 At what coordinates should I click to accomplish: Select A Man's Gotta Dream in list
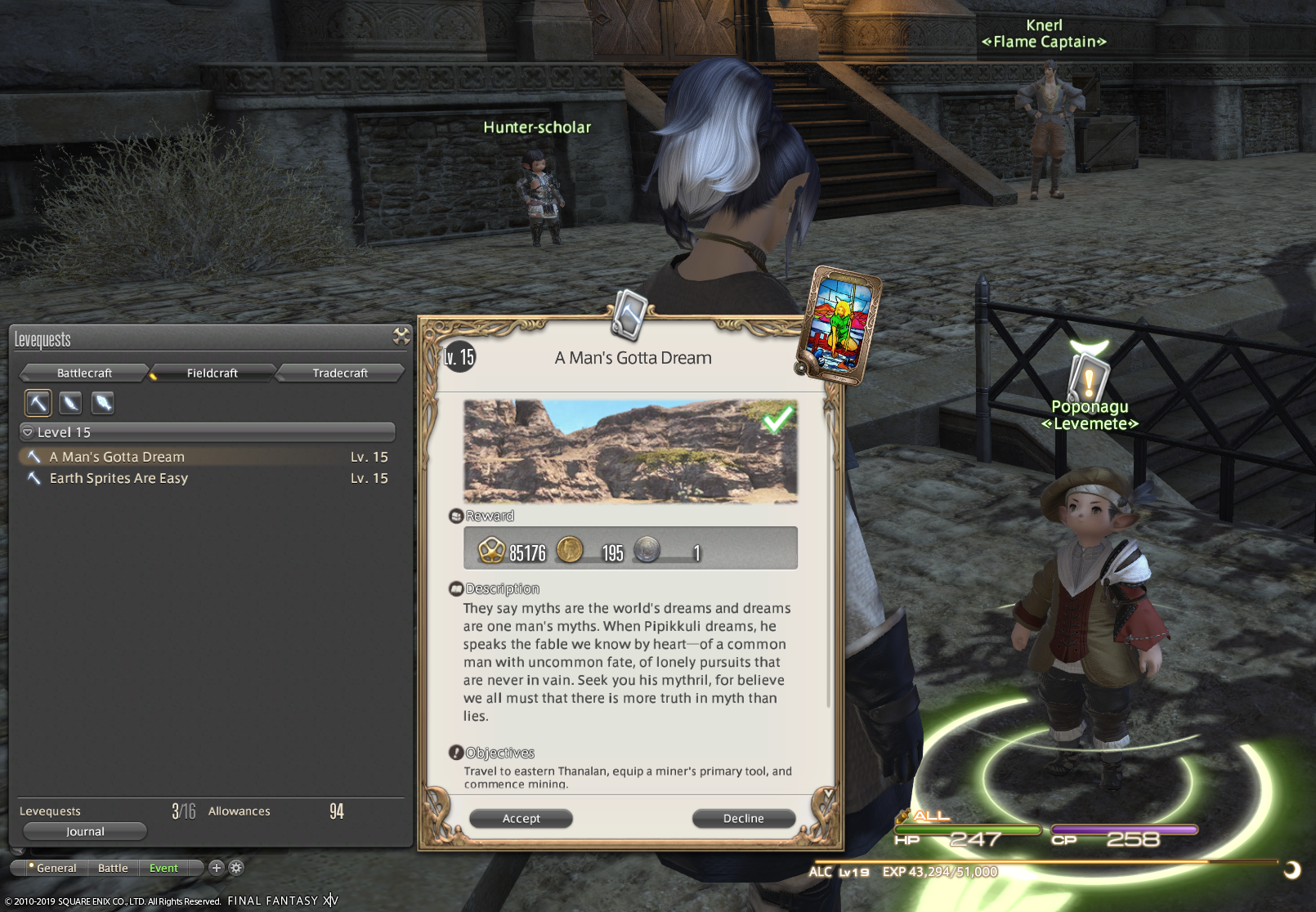point(117,457)
